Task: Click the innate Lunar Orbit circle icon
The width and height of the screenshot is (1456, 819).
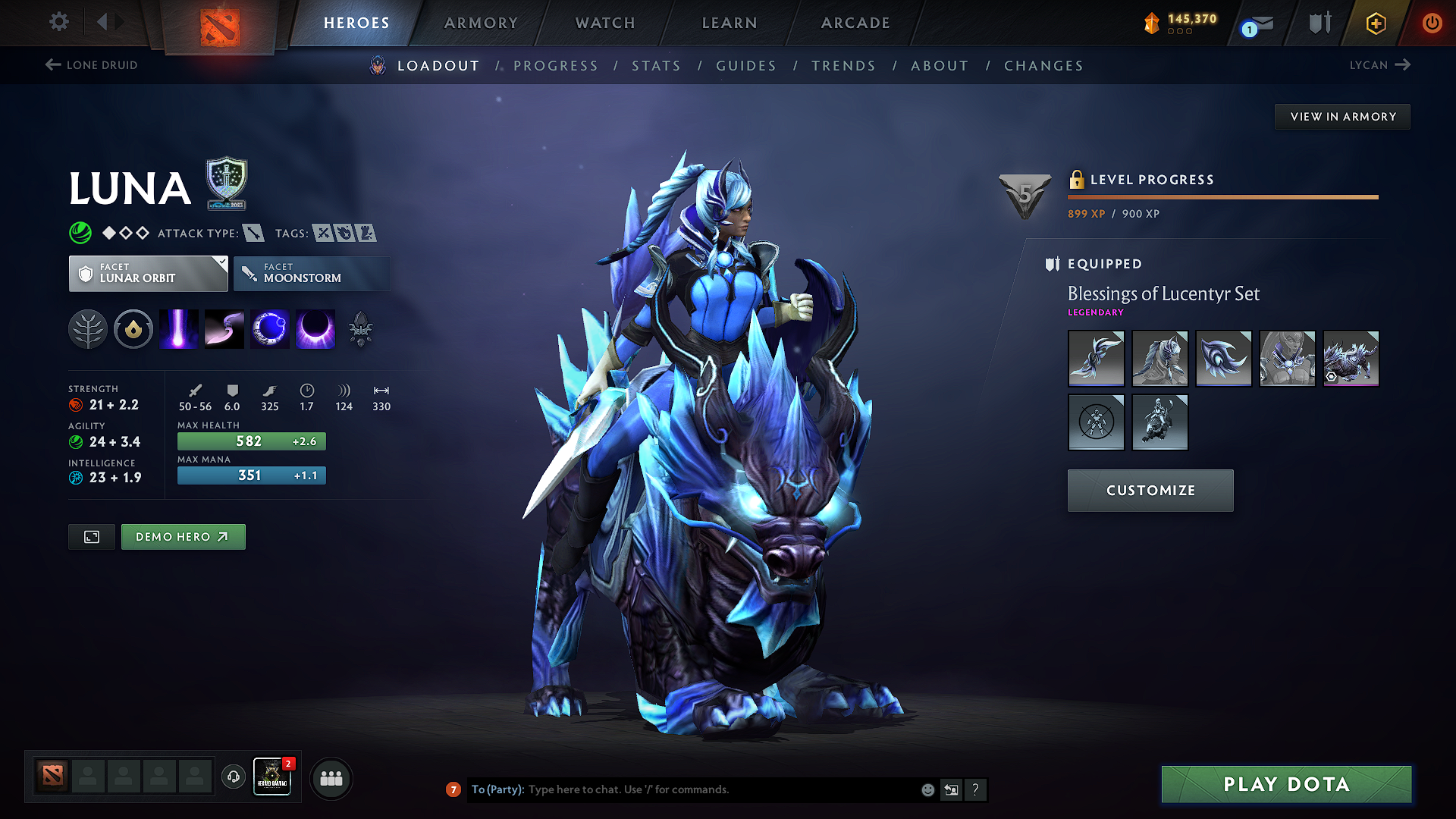Action: tap(133, 328)
